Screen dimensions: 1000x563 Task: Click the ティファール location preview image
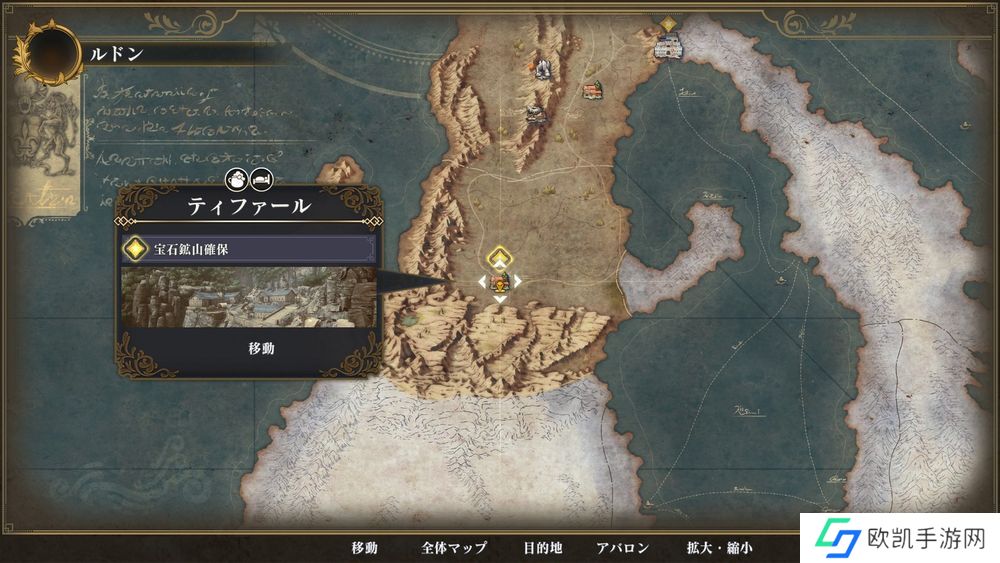point(248,296)
